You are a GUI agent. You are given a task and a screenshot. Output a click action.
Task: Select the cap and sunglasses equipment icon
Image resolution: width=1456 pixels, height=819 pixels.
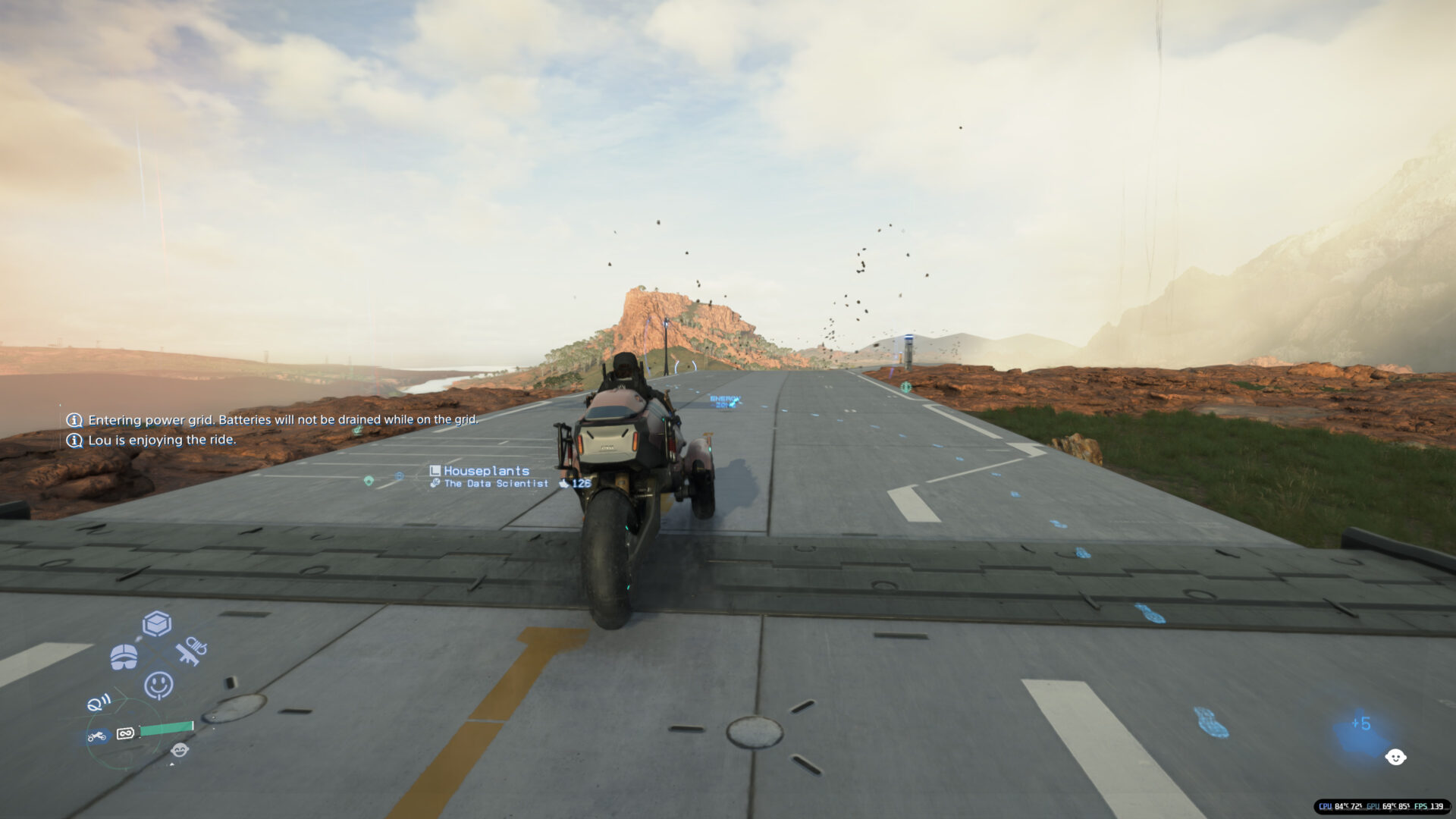(124, 656)
